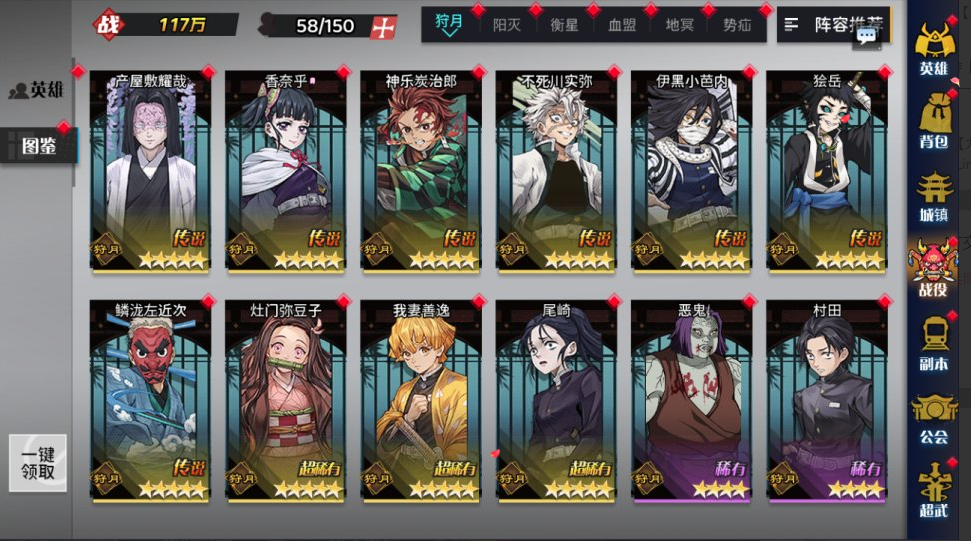Viewport: 971px width, 541px height.
Task: Show the 地冥 faction heroes
Action: (680, 25)
